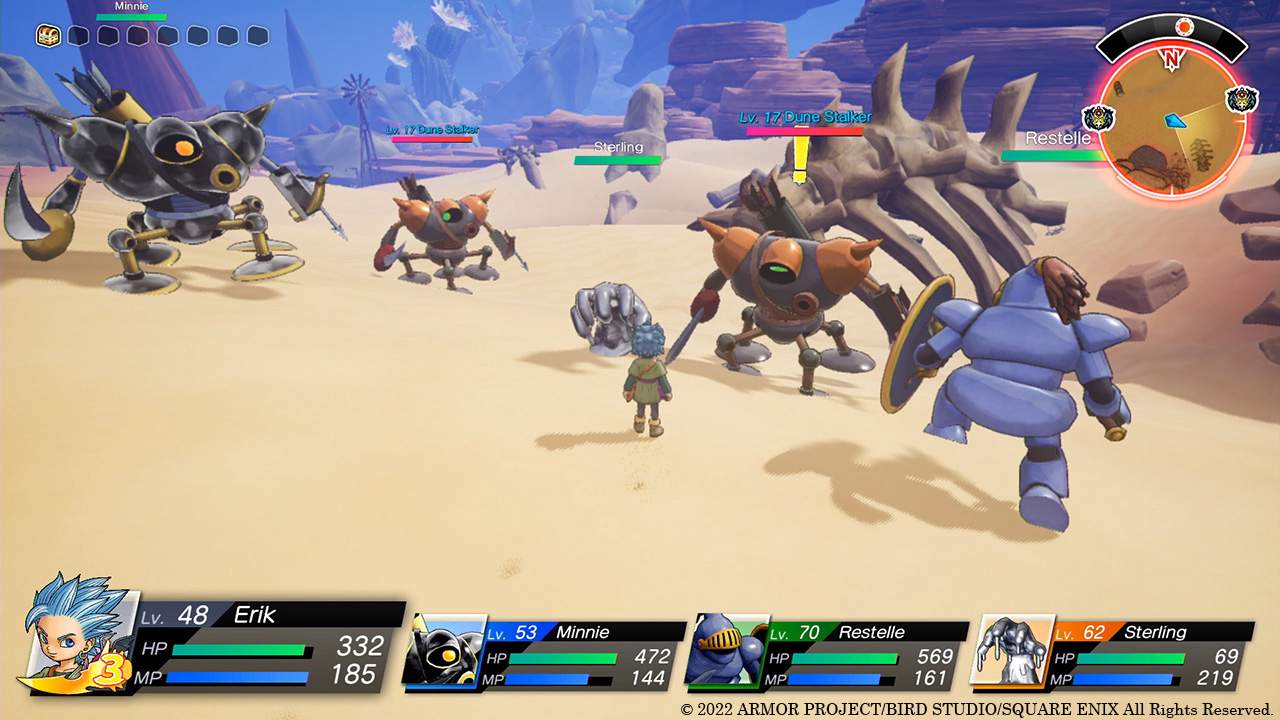The height and width of the screenshot is (720, 1280).
Task: Select Restelle's knight portrait
Action: pyautogui.click(x=726, y=651)
